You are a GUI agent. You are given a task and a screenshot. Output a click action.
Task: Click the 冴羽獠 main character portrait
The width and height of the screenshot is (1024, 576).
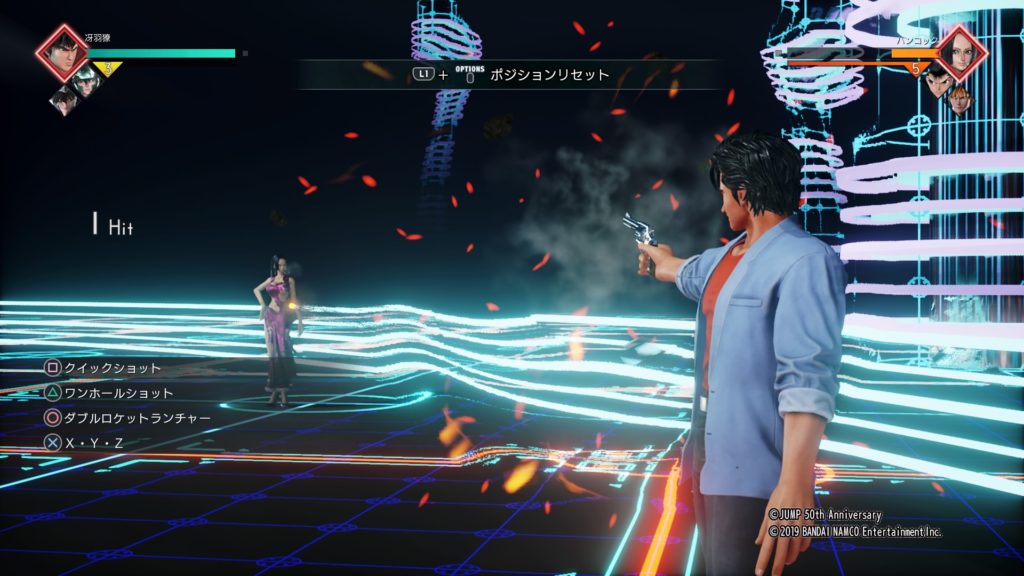[x=62, y=52]
